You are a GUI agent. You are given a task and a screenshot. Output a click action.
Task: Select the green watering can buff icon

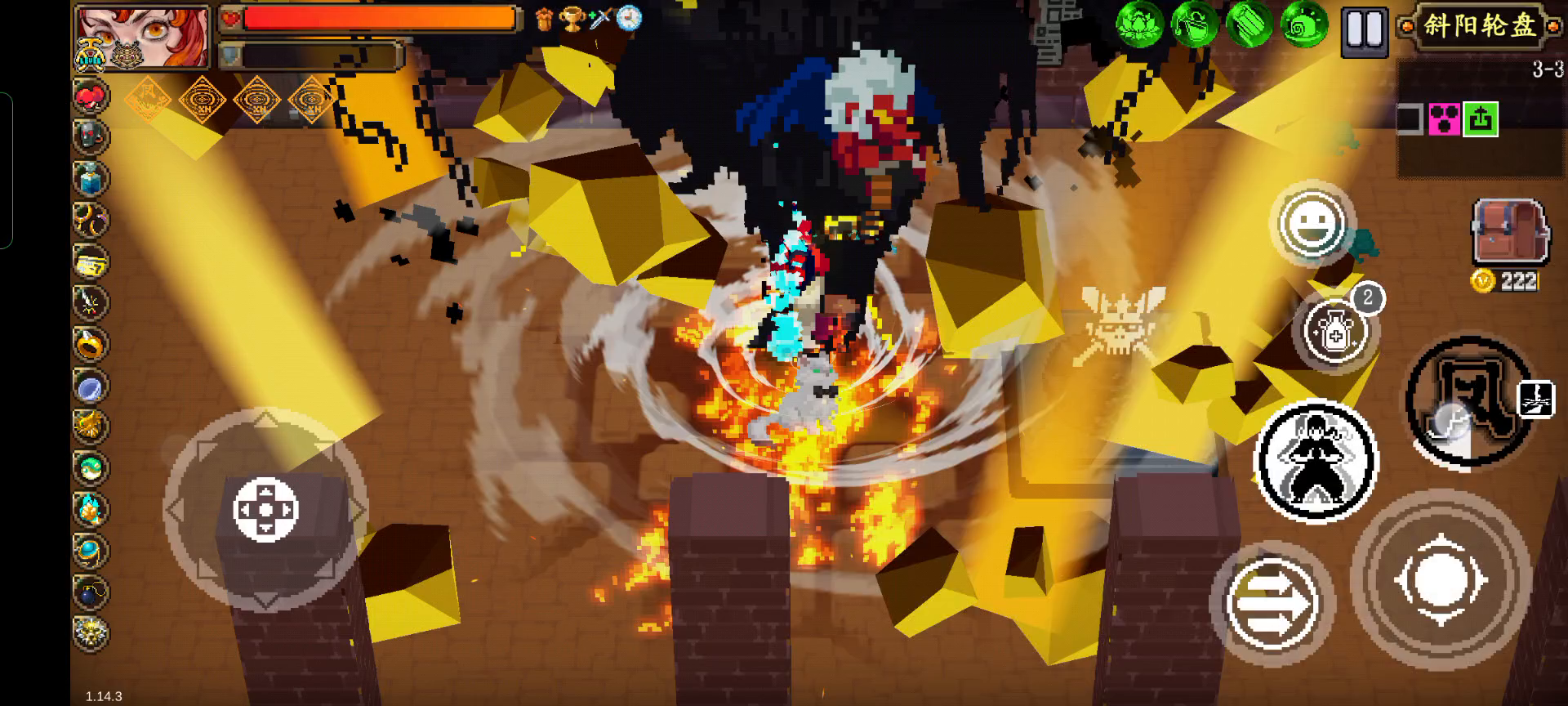coord(1193,25)
